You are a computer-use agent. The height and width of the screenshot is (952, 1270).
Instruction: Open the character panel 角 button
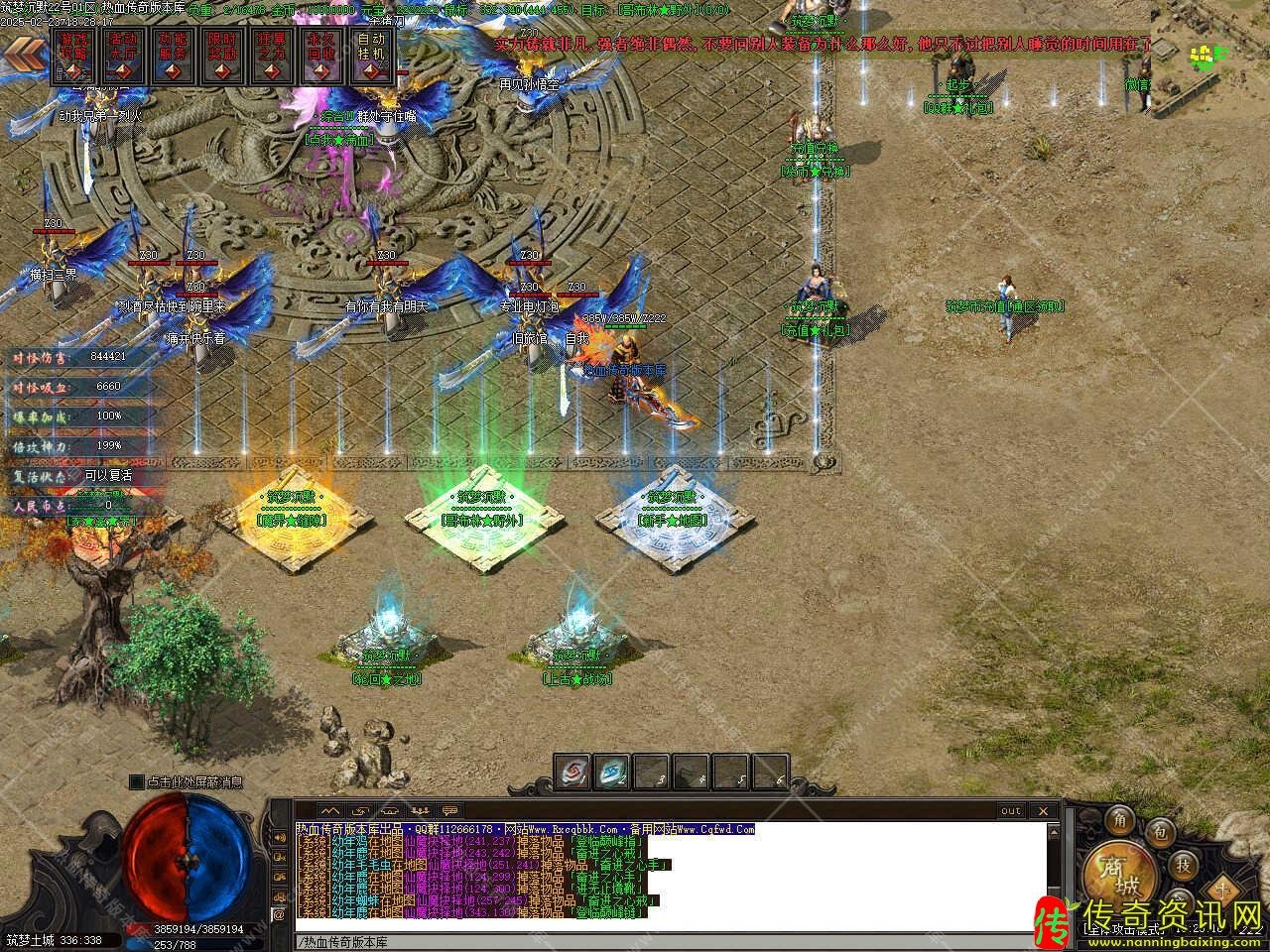(x=1121, y=820)
